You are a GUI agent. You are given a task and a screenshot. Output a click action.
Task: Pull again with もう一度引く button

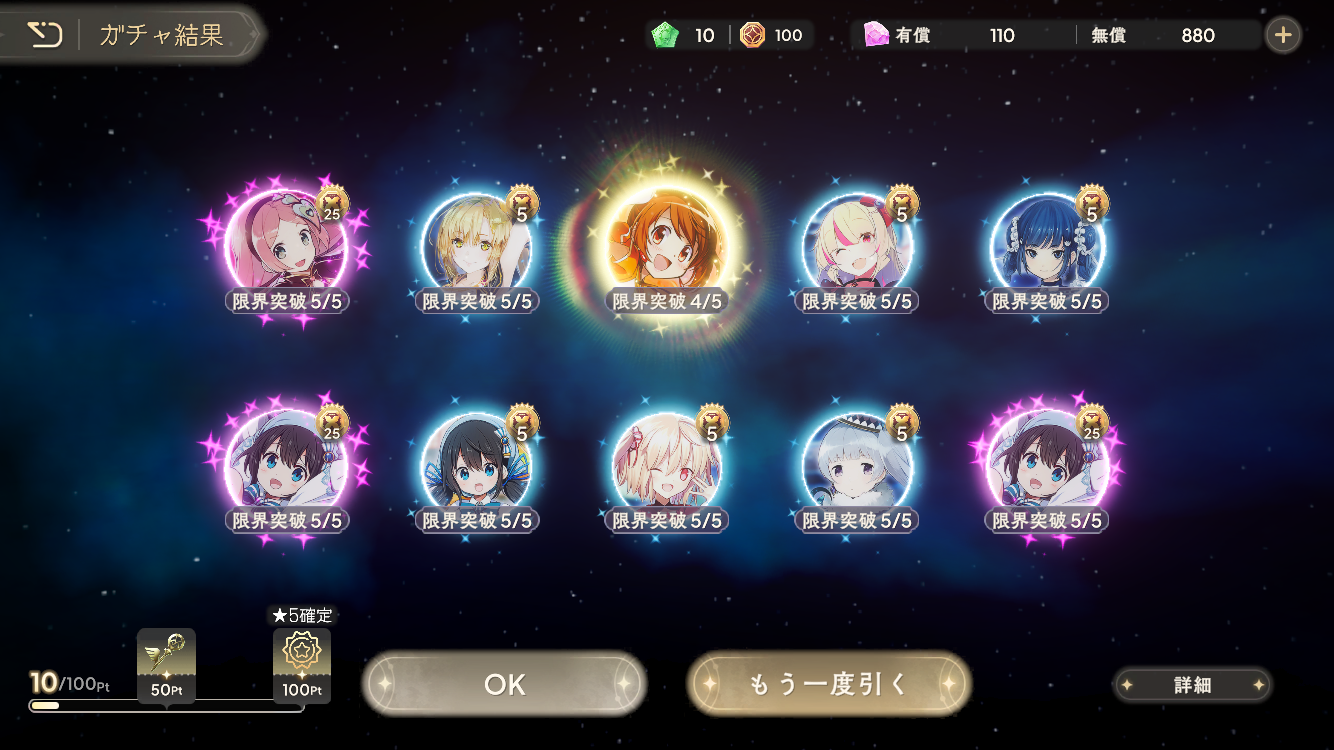(828, 684)
